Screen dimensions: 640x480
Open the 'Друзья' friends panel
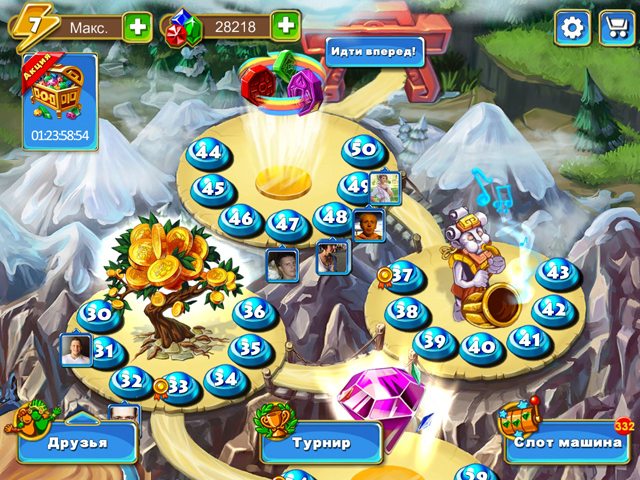point(78,441)
